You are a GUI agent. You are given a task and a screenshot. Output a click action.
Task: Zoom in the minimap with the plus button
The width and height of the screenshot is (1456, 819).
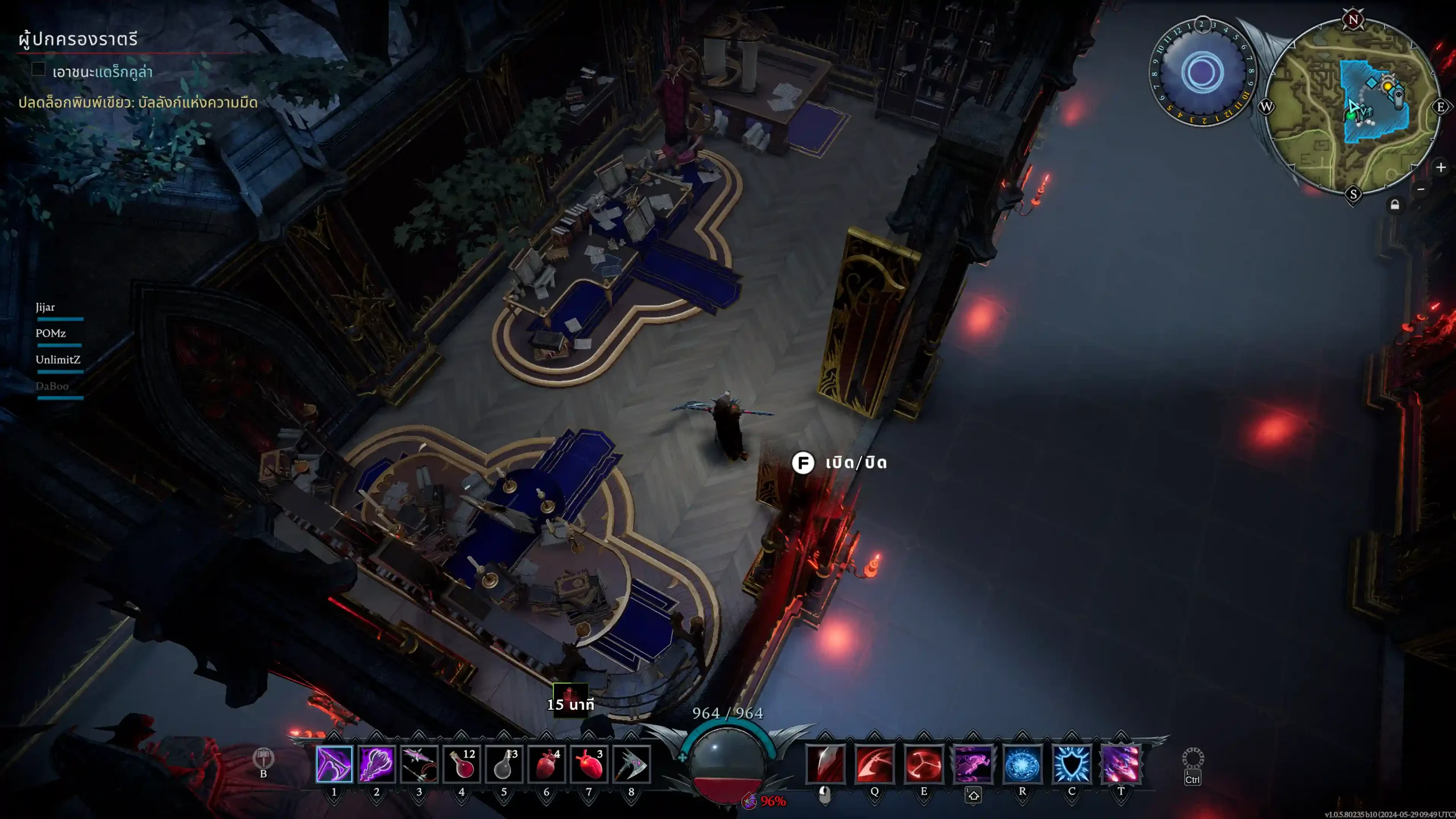(1441, 167)
